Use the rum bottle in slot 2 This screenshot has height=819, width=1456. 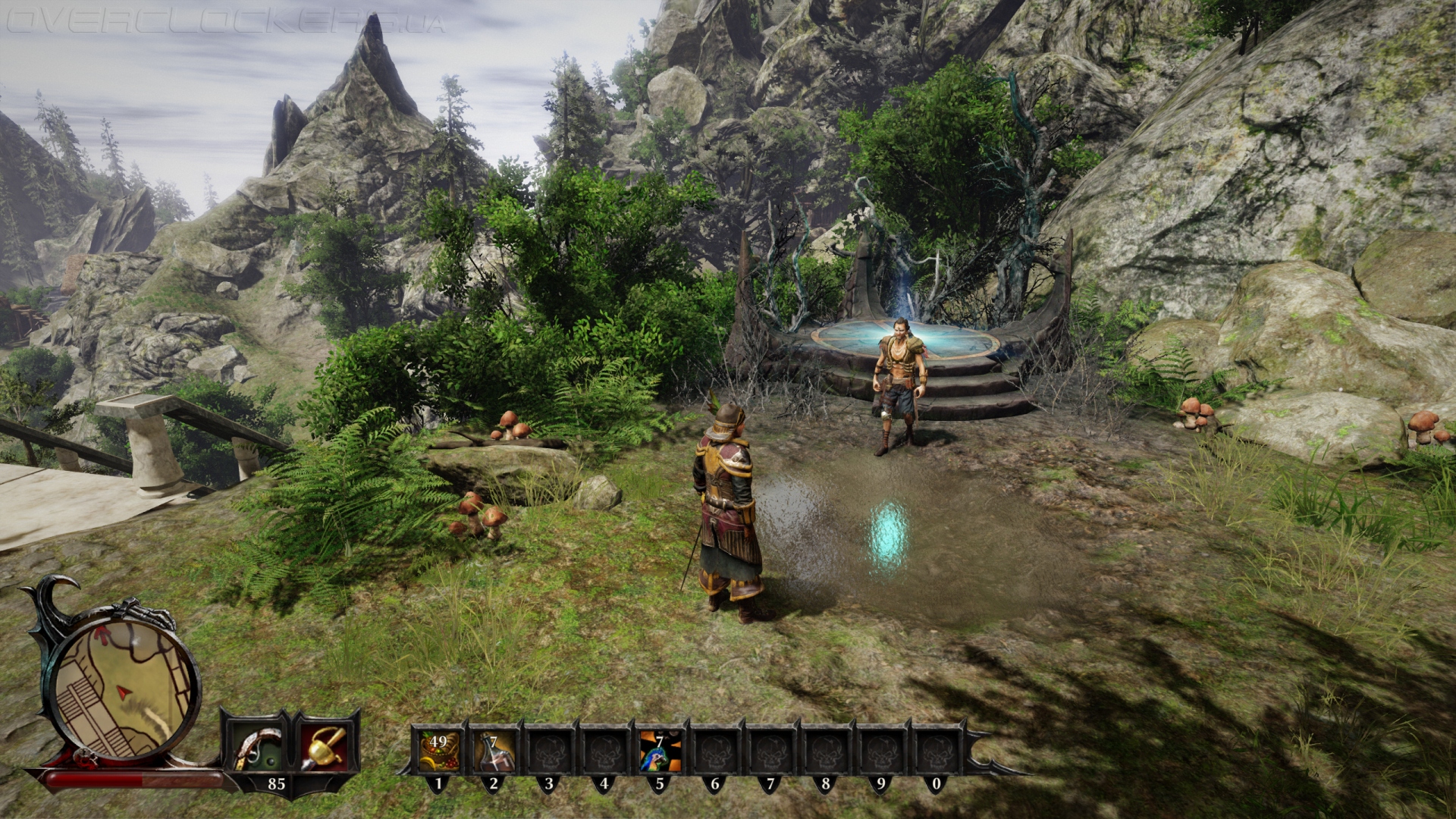click(x=494, y=750)
